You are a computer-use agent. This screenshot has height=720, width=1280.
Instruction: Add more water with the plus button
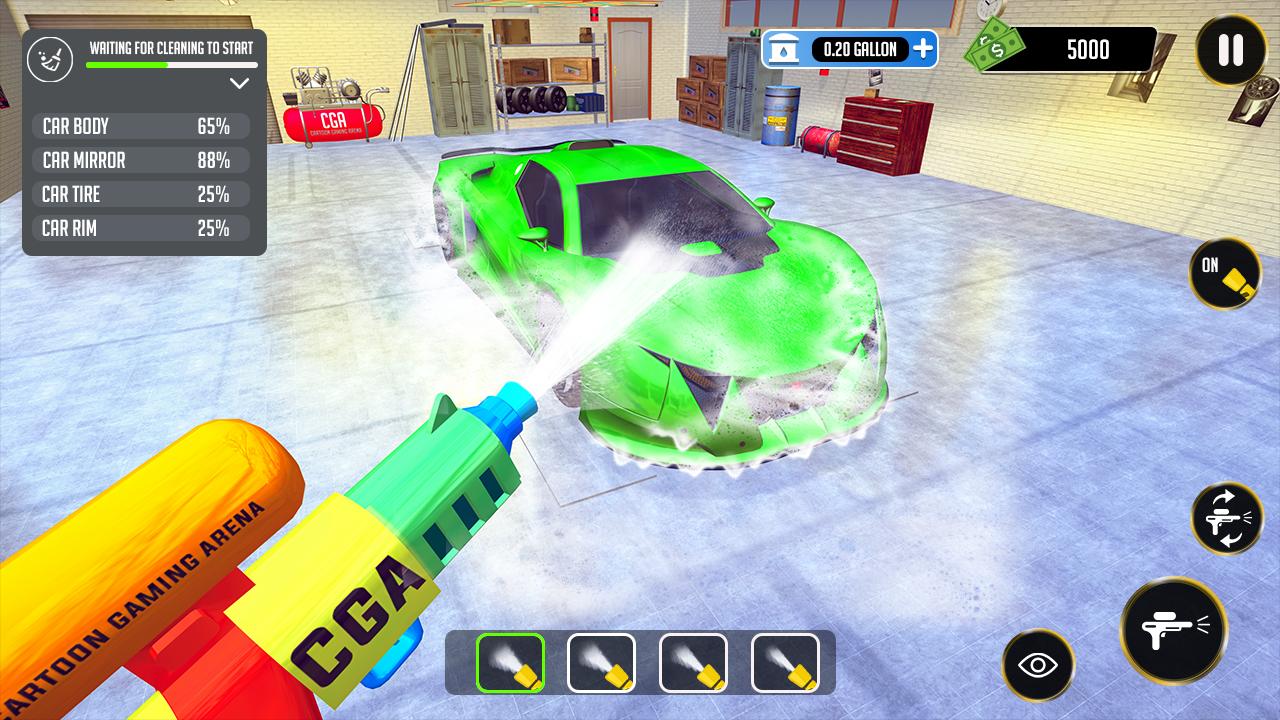[923, 48]
